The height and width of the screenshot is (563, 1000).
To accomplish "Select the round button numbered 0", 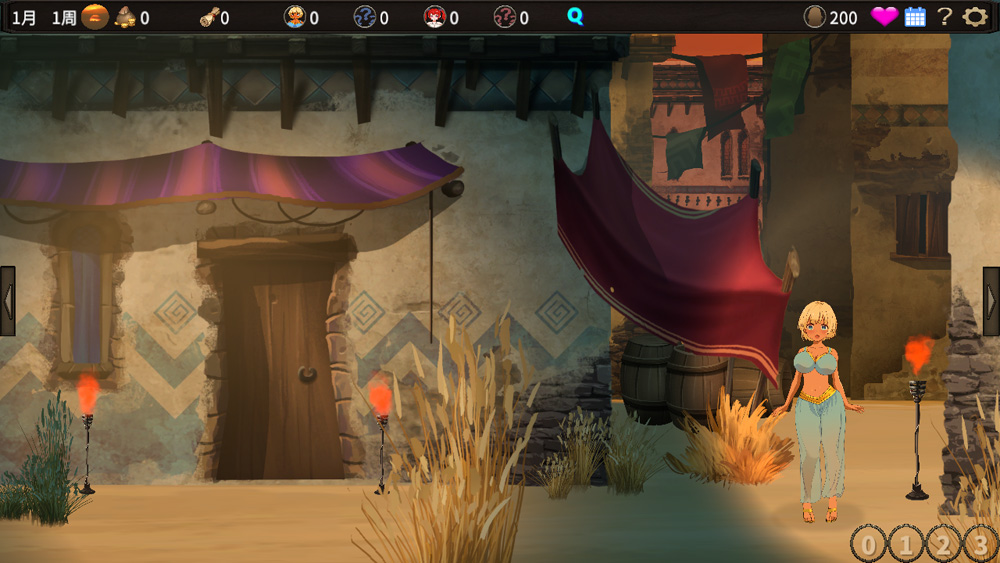I will click(x=868, y=545).
